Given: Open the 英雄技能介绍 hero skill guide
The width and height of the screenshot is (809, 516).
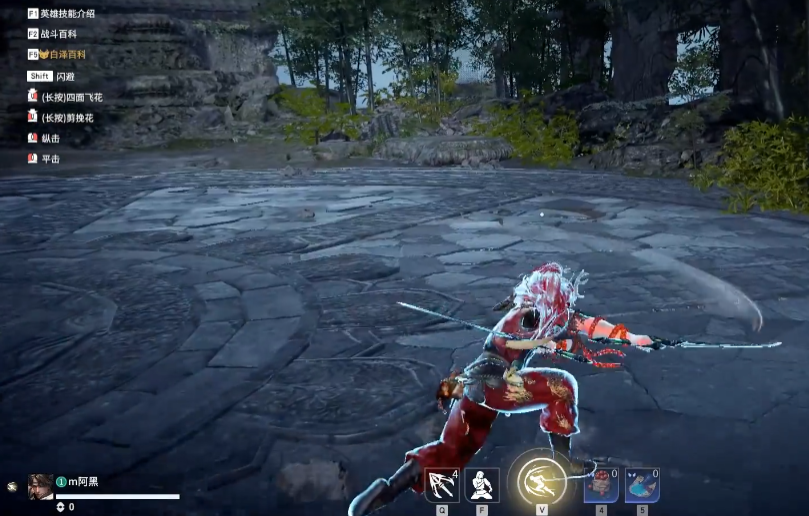Looking at the screenshot, I should [68, 14].
